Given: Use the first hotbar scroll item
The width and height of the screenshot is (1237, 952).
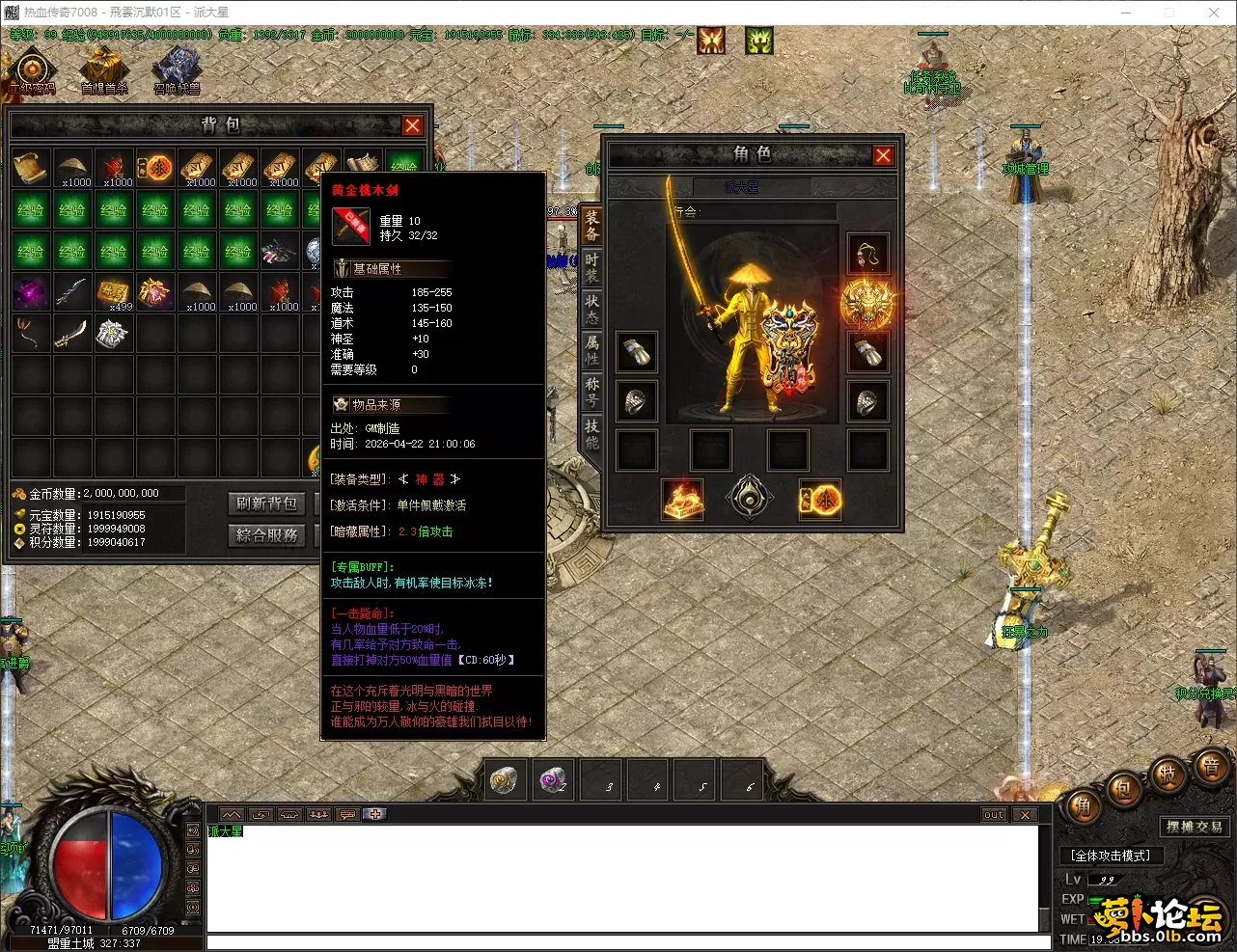Looking at the screenshot, I should (505, 779).
